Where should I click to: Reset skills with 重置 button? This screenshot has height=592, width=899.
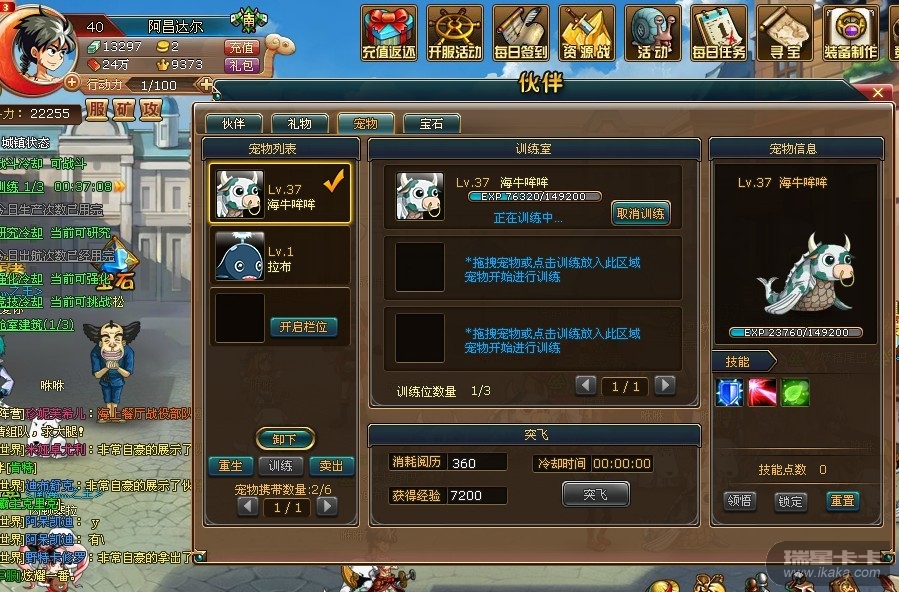pyautogui.click(x=842, y=500)
